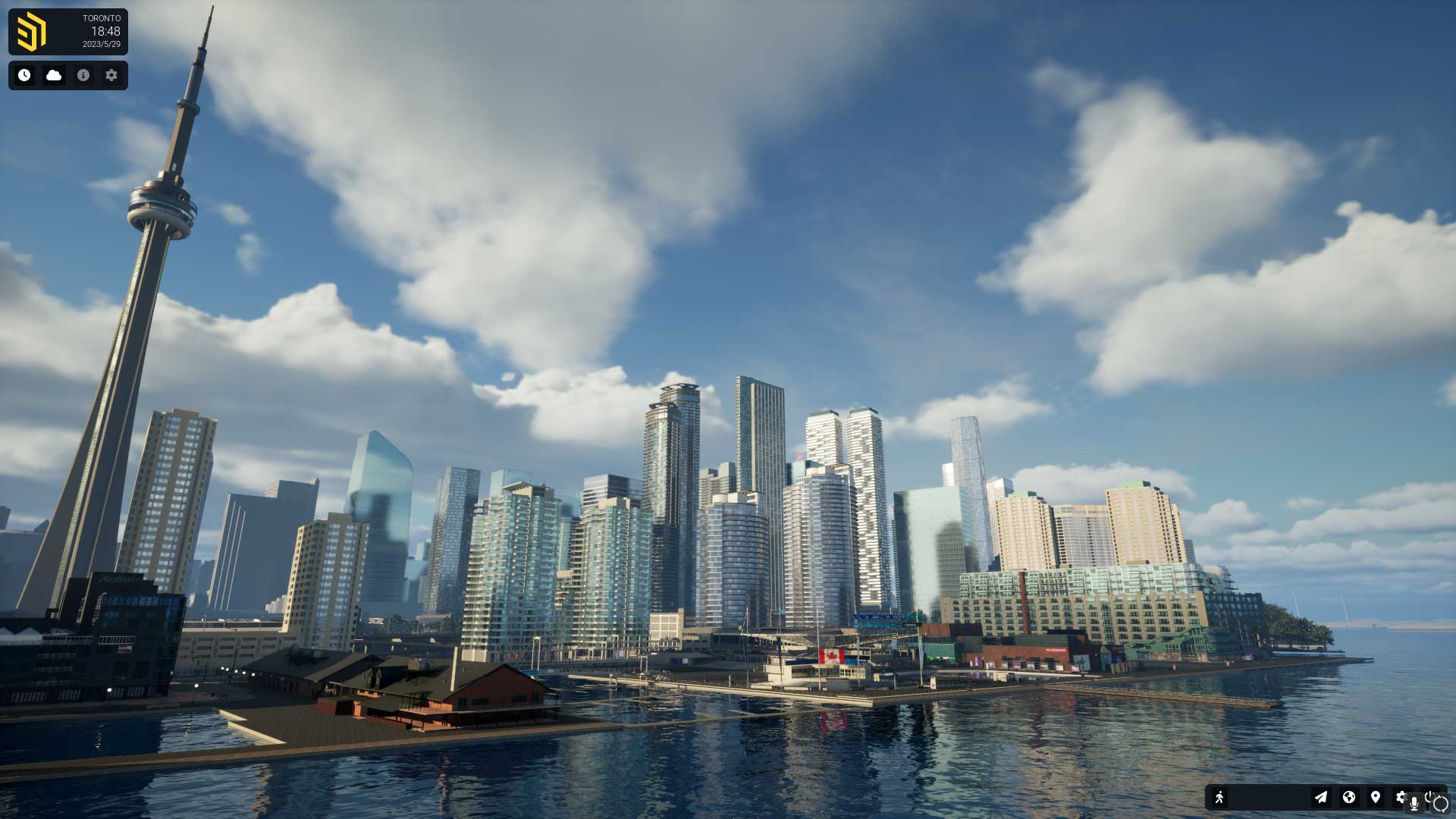Toggle the walking pedestrian mode icon
This screenshot has height=819, width=1456.
(x=1219, y=797)
